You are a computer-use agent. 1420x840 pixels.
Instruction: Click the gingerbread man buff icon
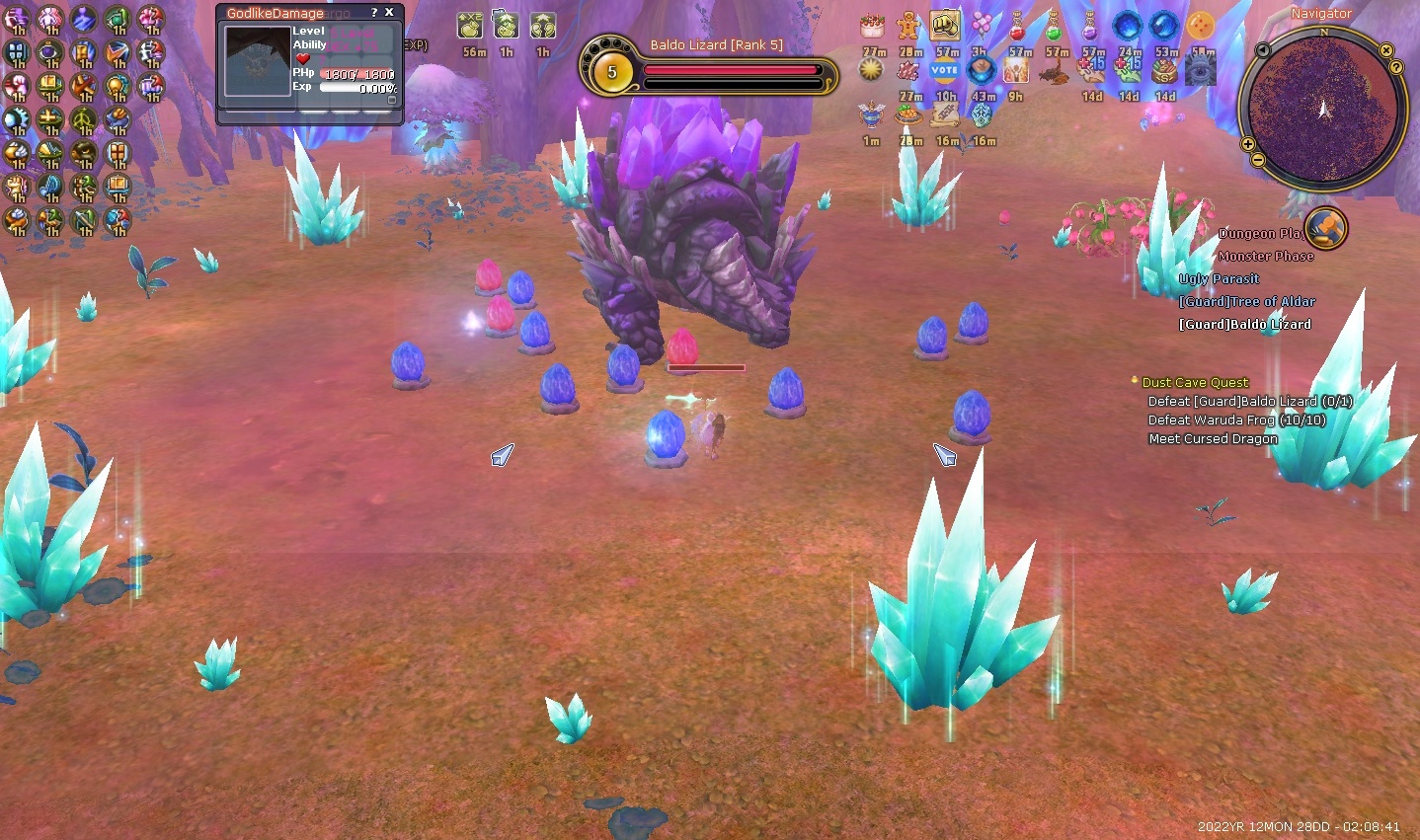(908, 27)
